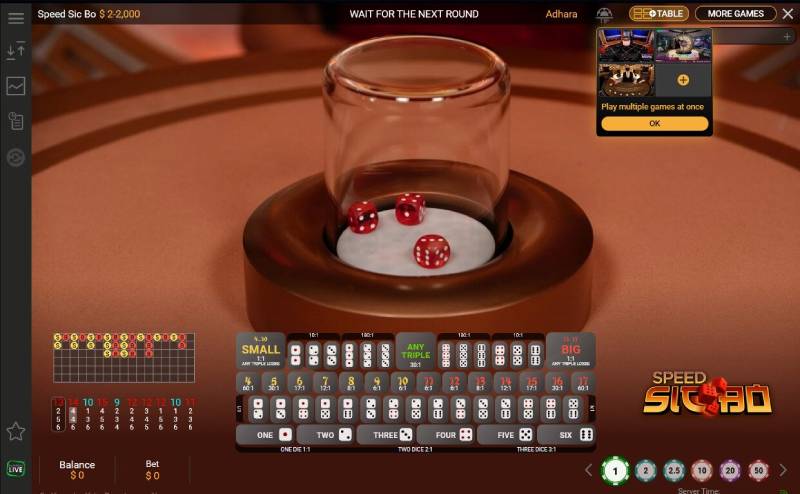Place a bet on BIG
800x494 pixels.
click(570, 351)
